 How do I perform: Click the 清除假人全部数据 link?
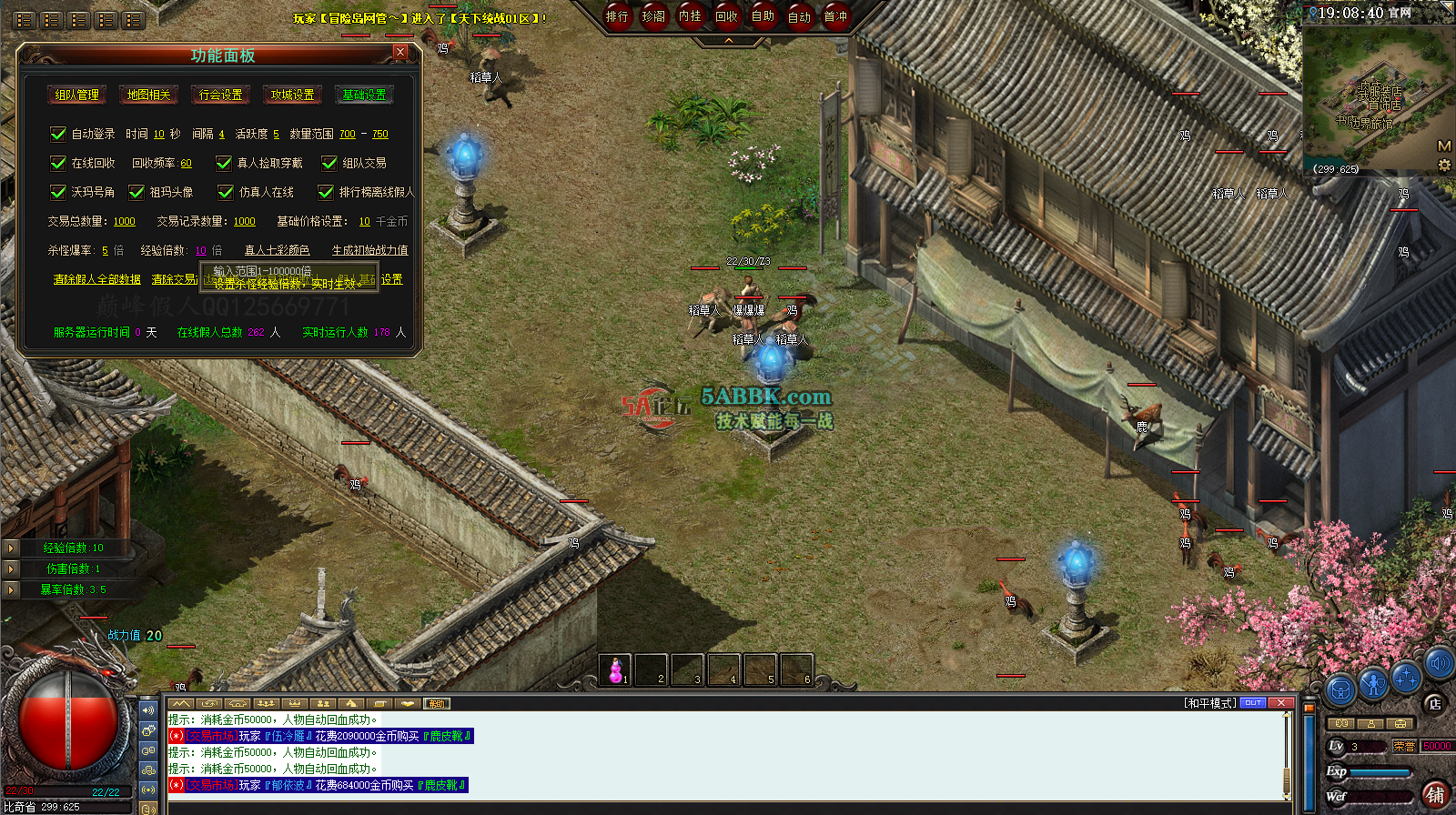tap(97, 279)
